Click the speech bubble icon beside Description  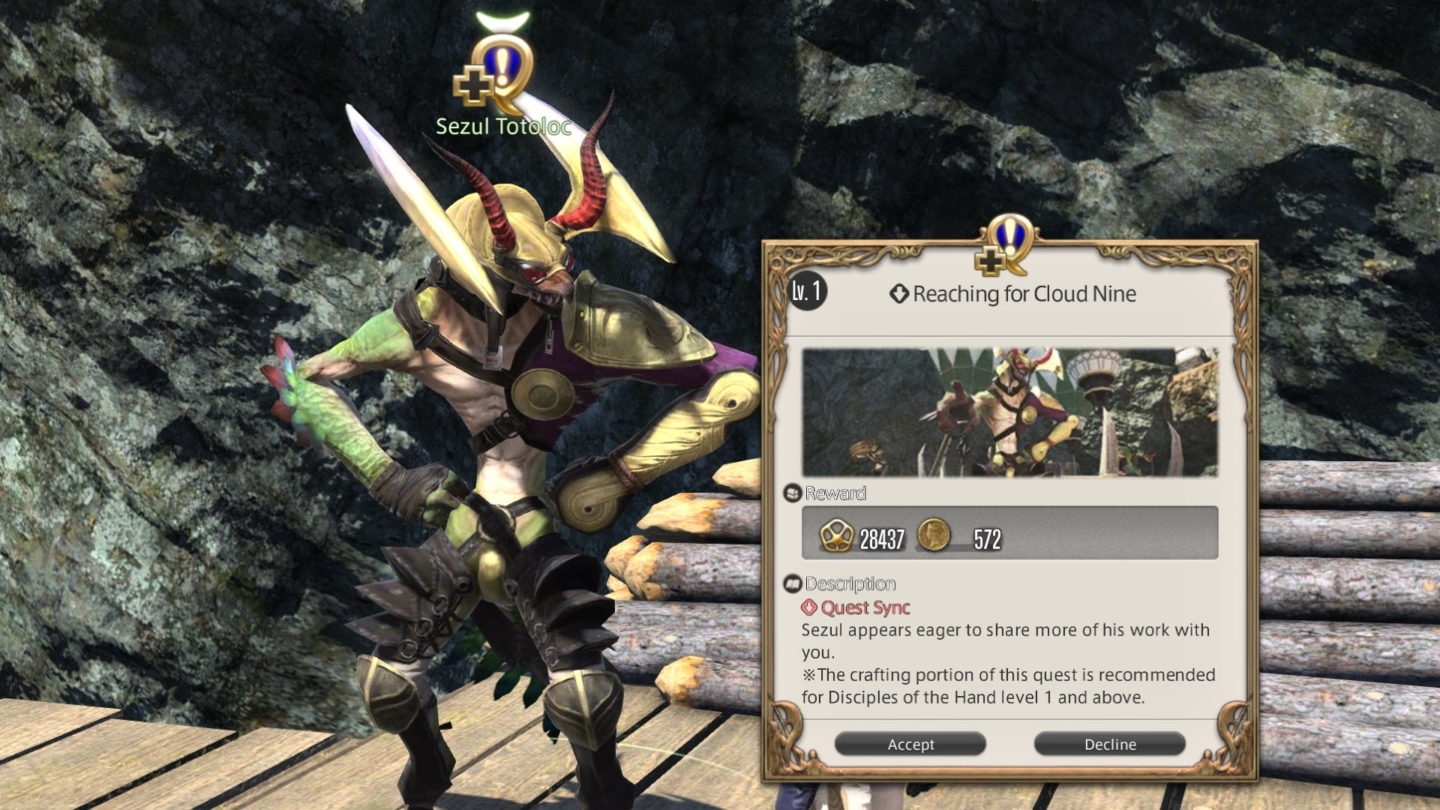pyautogui.click(x=793, y=582)
